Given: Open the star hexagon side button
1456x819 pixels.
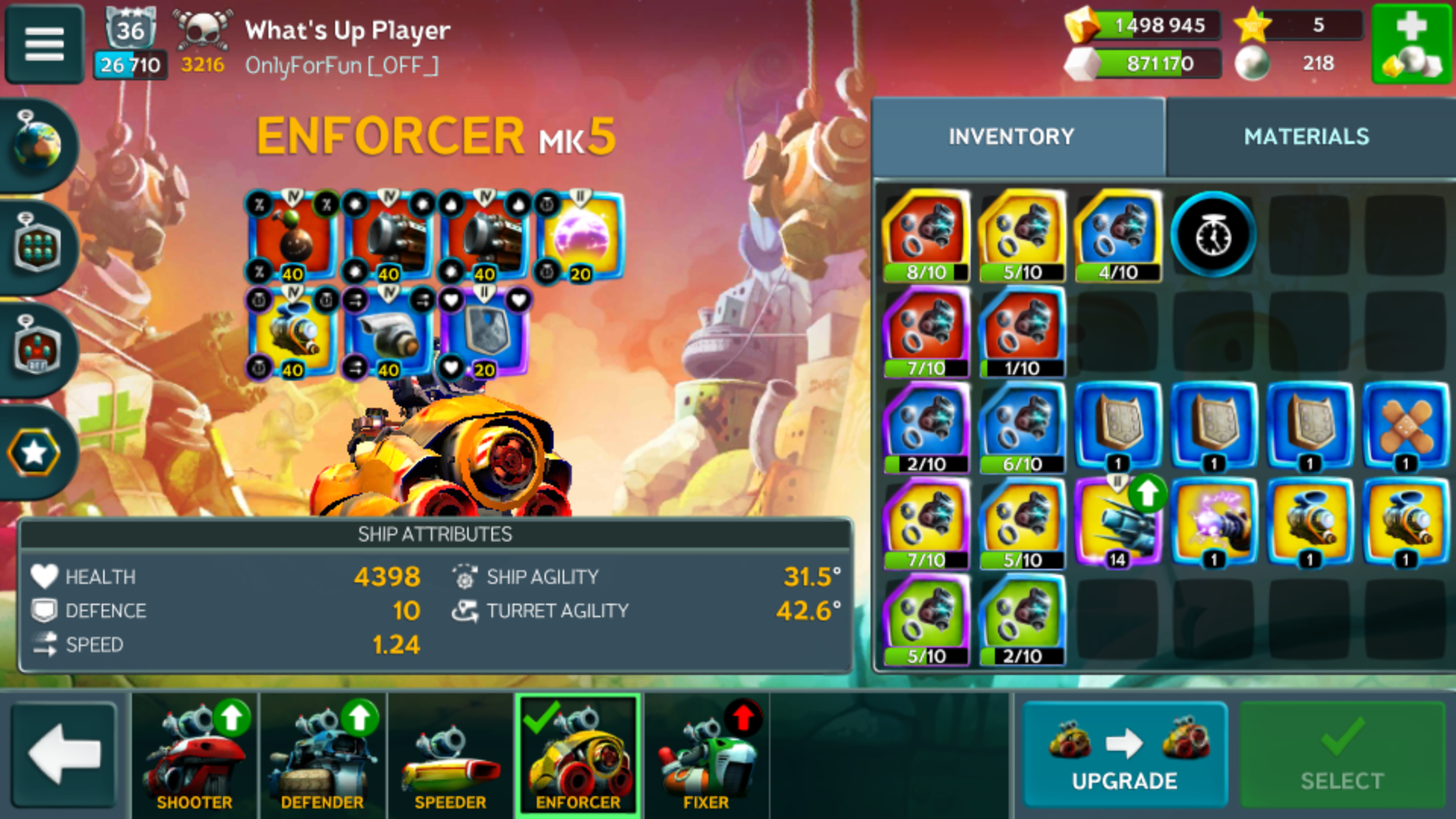Looking at the screenshot, I should [35, 453].
